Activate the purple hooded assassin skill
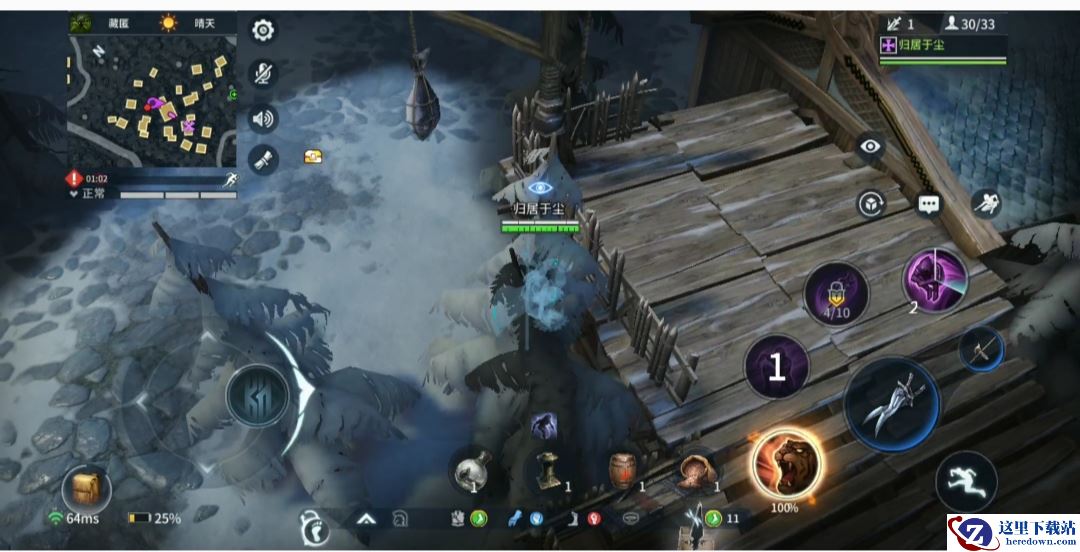Viewport: 1080px width, 552px height. click(935, 279)
